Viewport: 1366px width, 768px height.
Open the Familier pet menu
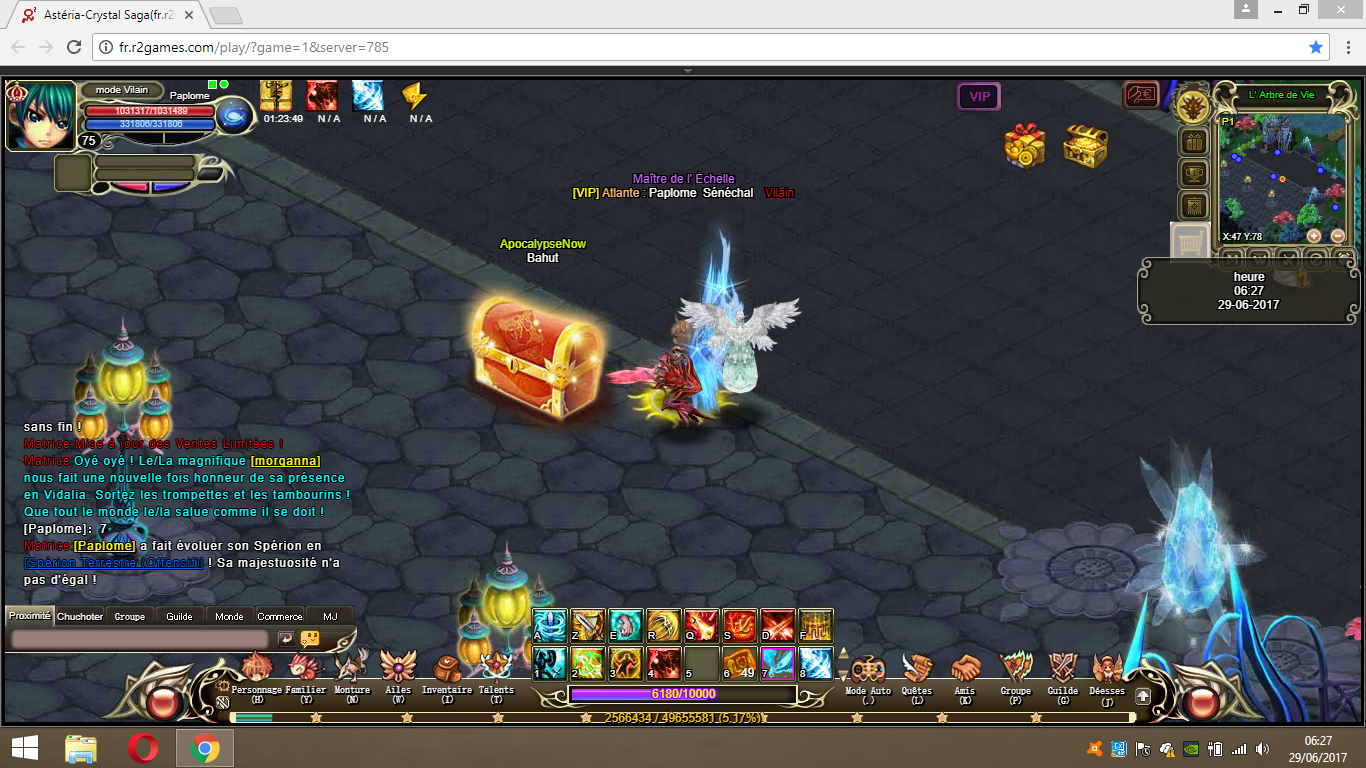[305, 669]
